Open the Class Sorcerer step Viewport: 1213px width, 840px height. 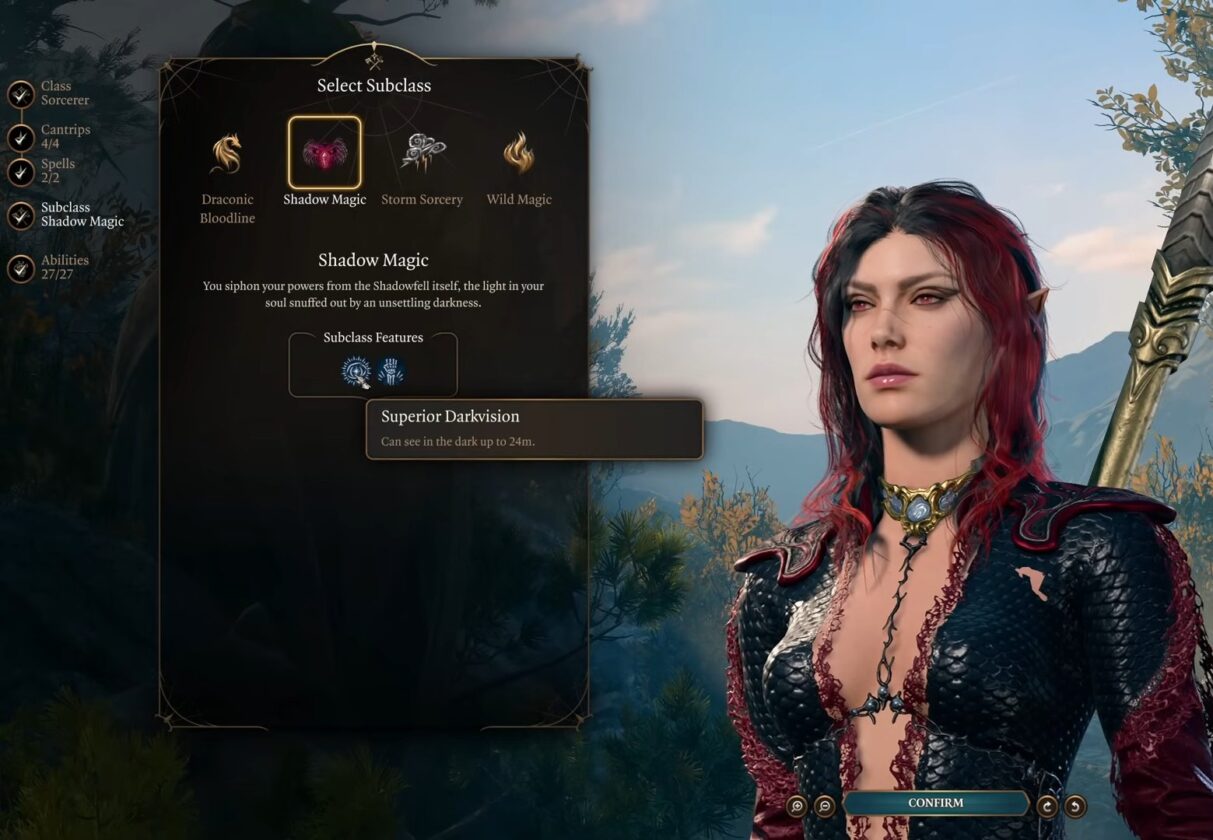click(21, 94)
